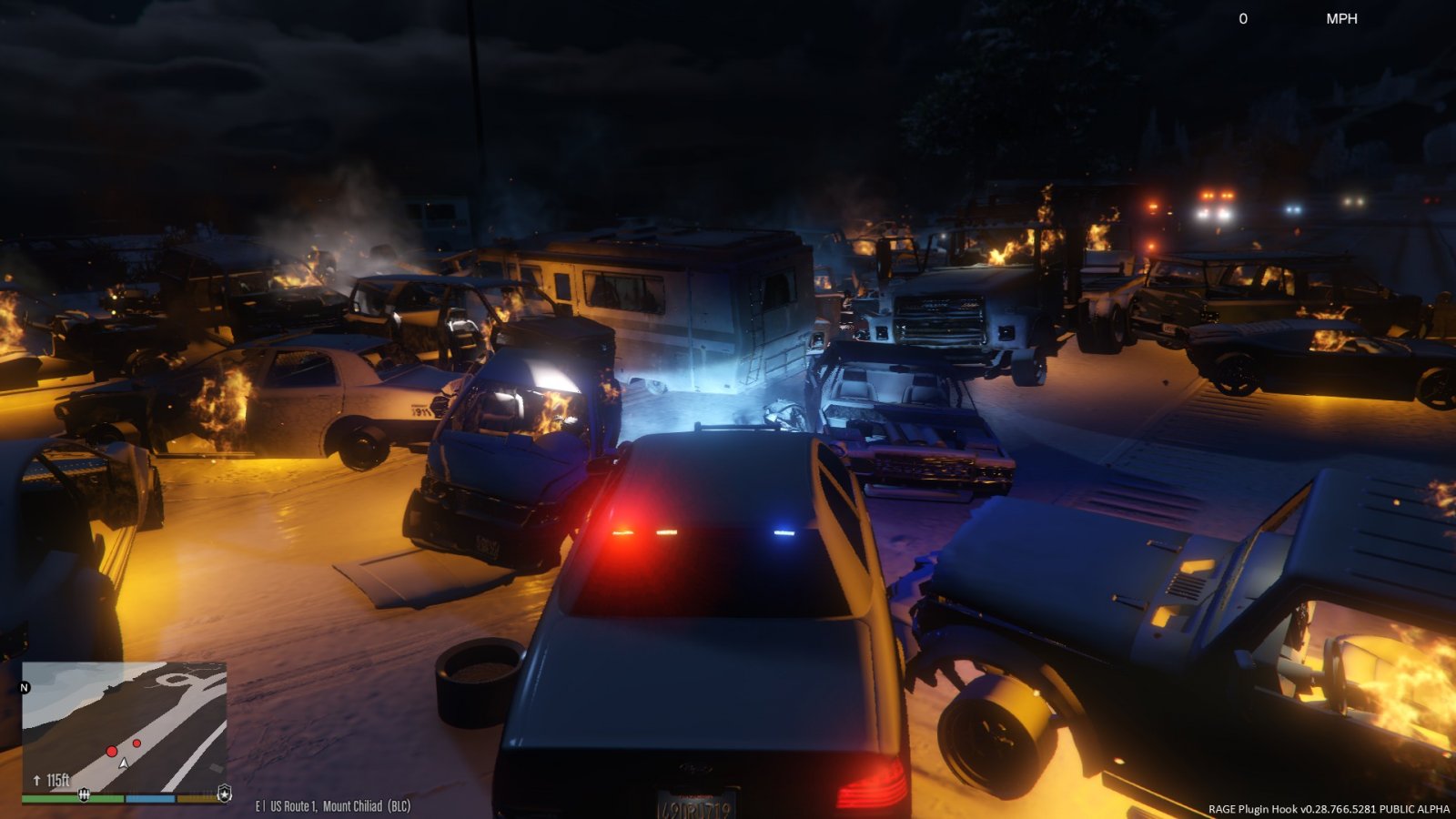Screen dimensions: 1456x819
Task: Click the white player arrow marker
Action: [x=124, y=763]
